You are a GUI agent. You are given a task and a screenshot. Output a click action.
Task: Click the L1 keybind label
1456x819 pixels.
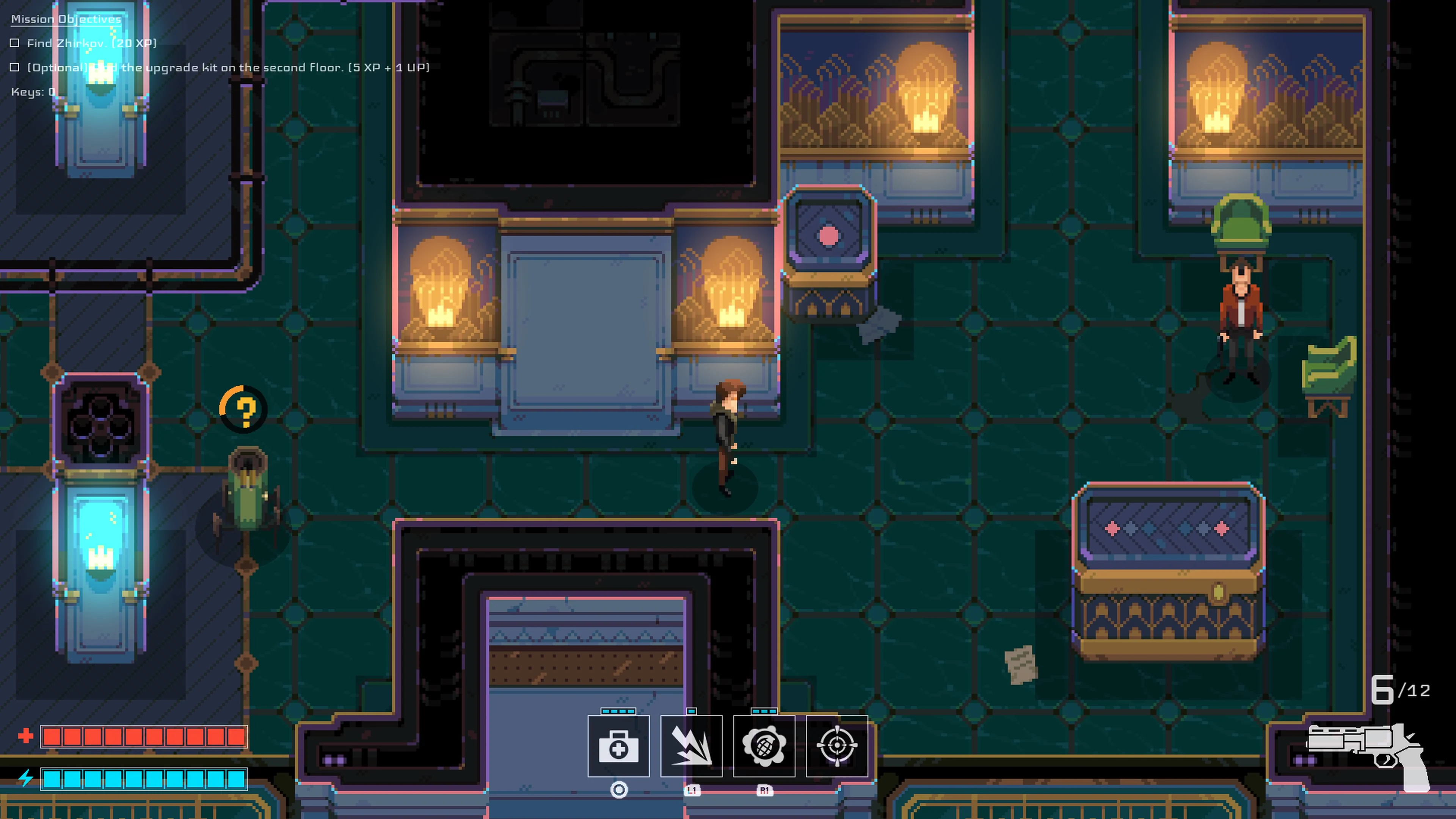(x=692, y=791)
